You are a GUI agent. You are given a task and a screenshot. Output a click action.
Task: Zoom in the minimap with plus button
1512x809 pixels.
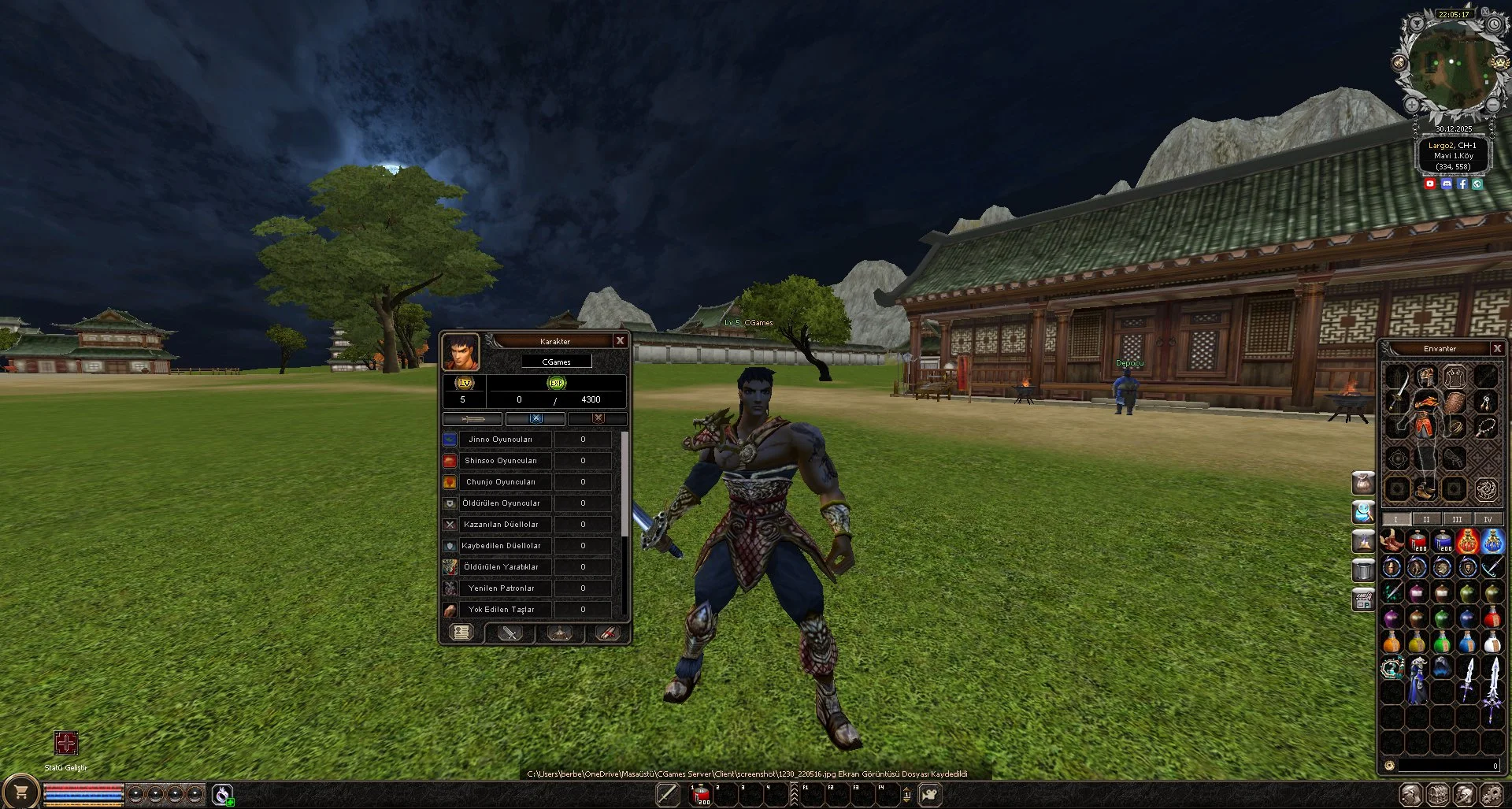1412,104
